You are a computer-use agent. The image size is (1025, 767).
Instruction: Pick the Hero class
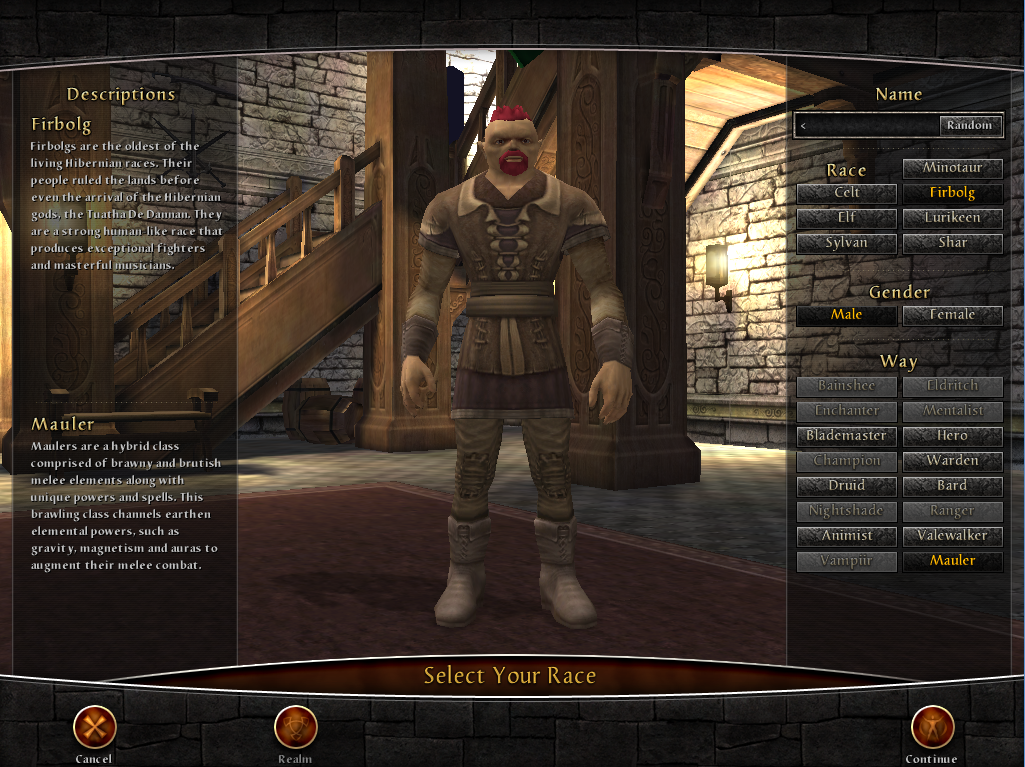click(x=952, y=436)
